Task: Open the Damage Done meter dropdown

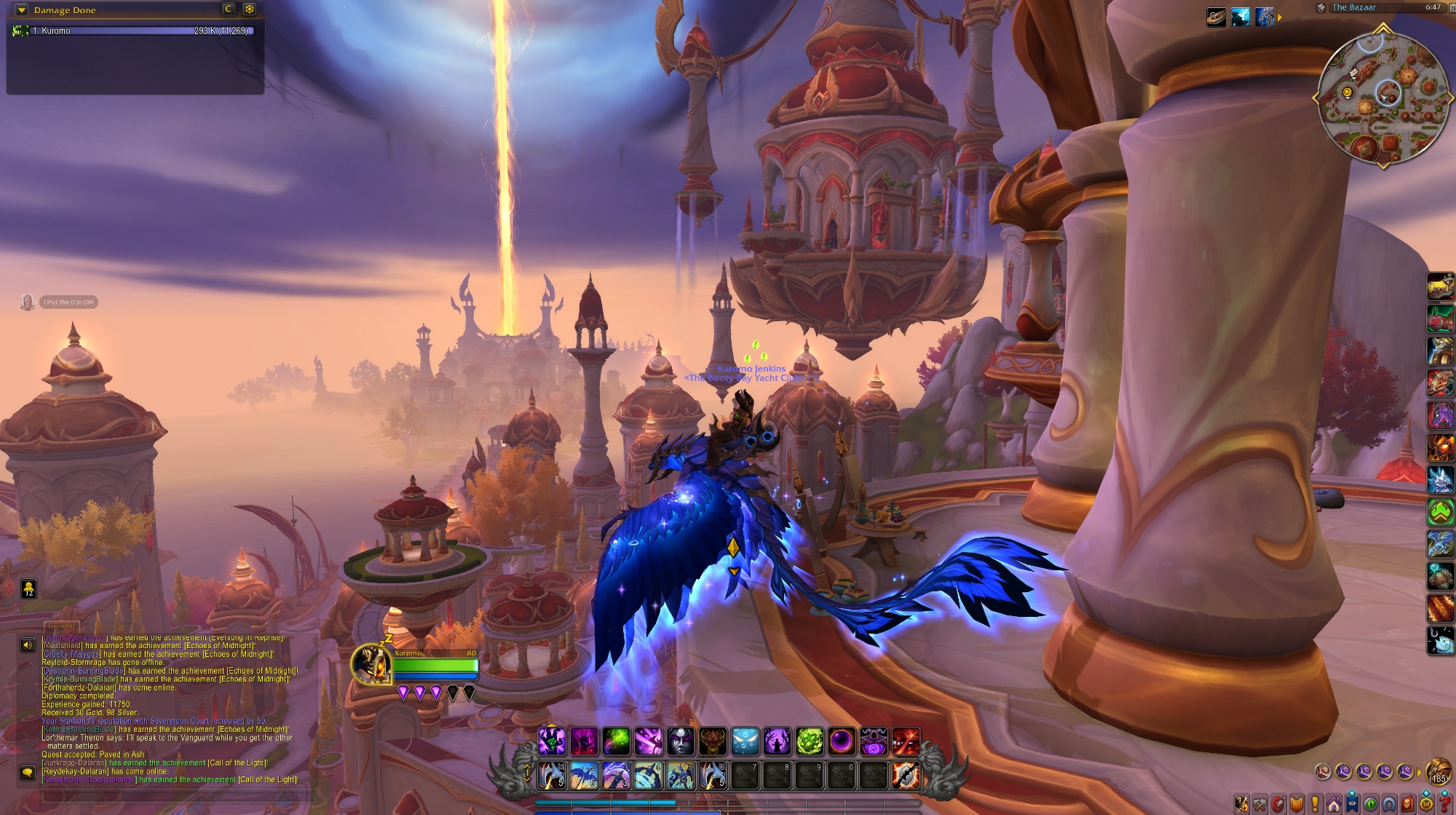Action: point(21,10)
